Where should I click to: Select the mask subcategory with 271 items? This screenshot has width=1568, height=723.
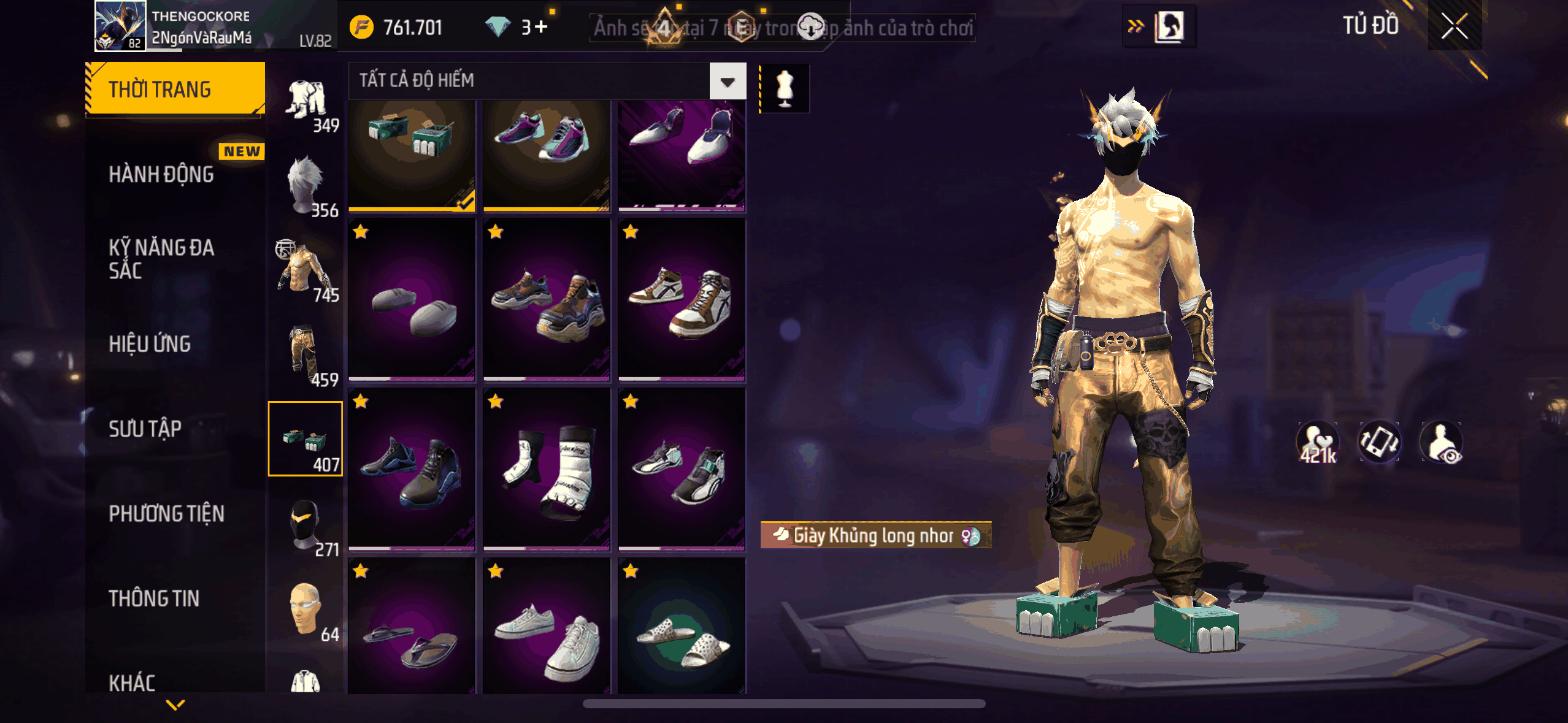pyautogui.click(x=306, y=524)
